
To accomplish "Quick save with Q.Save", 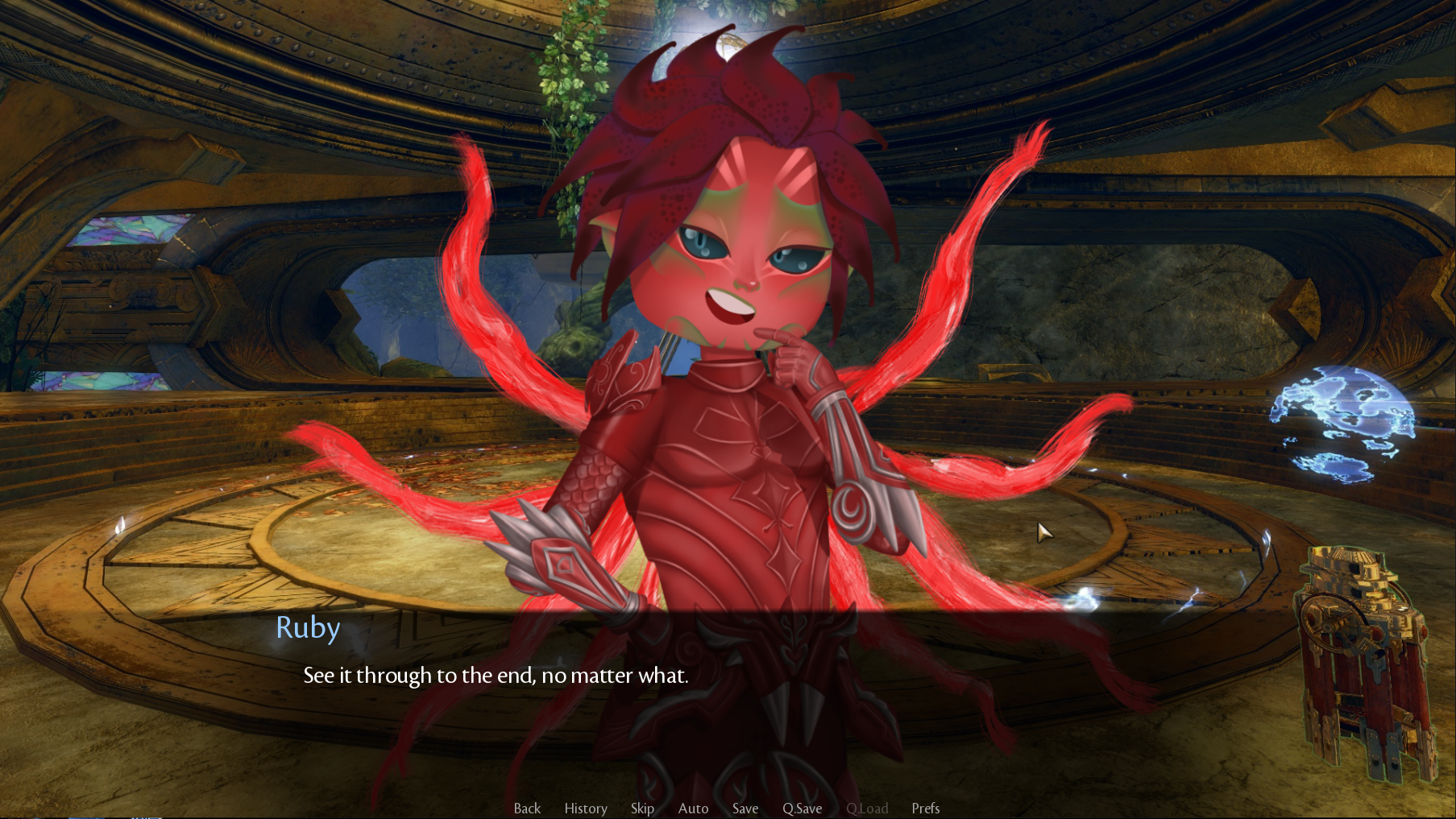I will (802, 808).
